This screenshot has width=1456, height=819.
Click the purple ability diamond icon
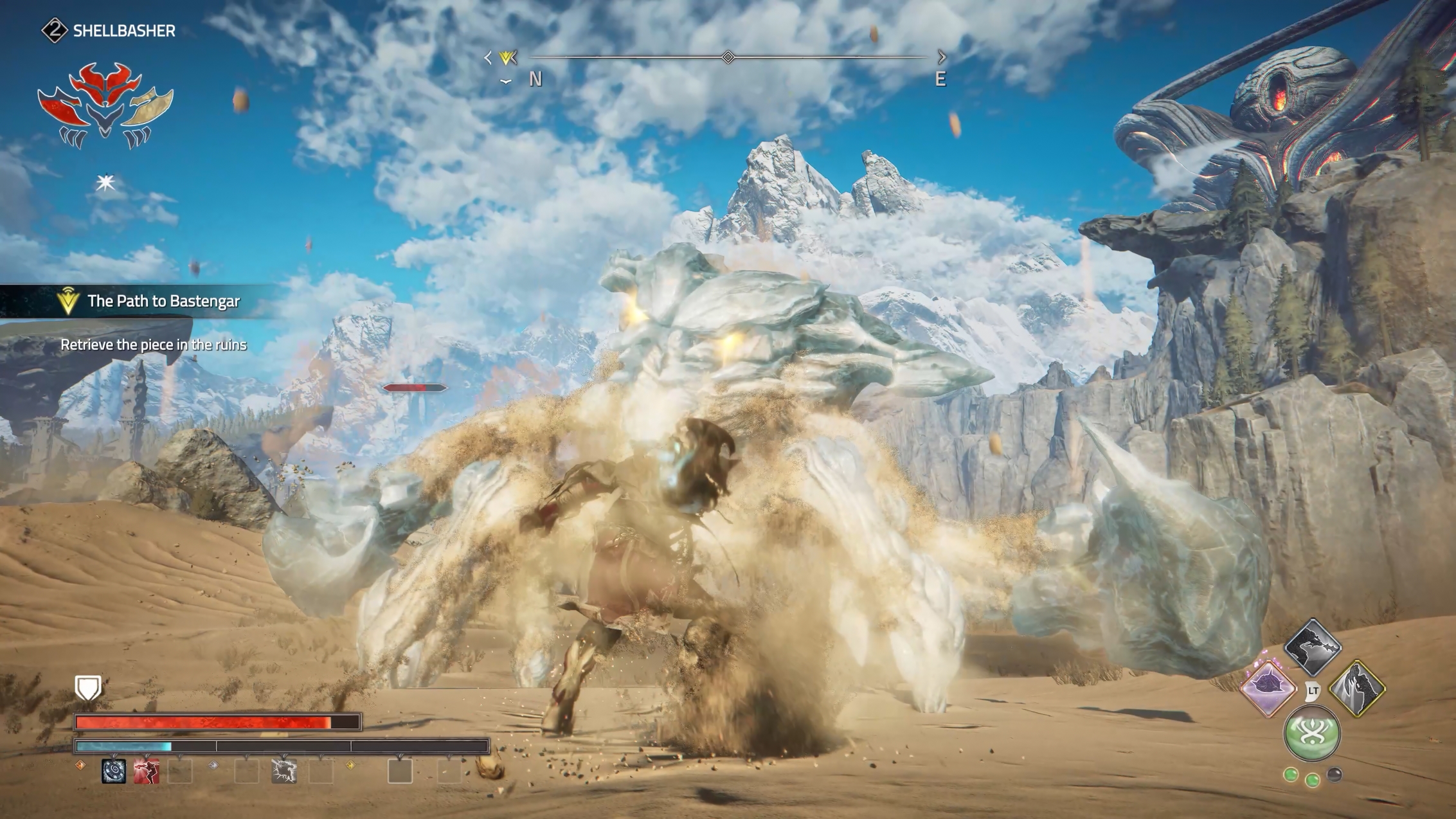[x=1270, y=688]
